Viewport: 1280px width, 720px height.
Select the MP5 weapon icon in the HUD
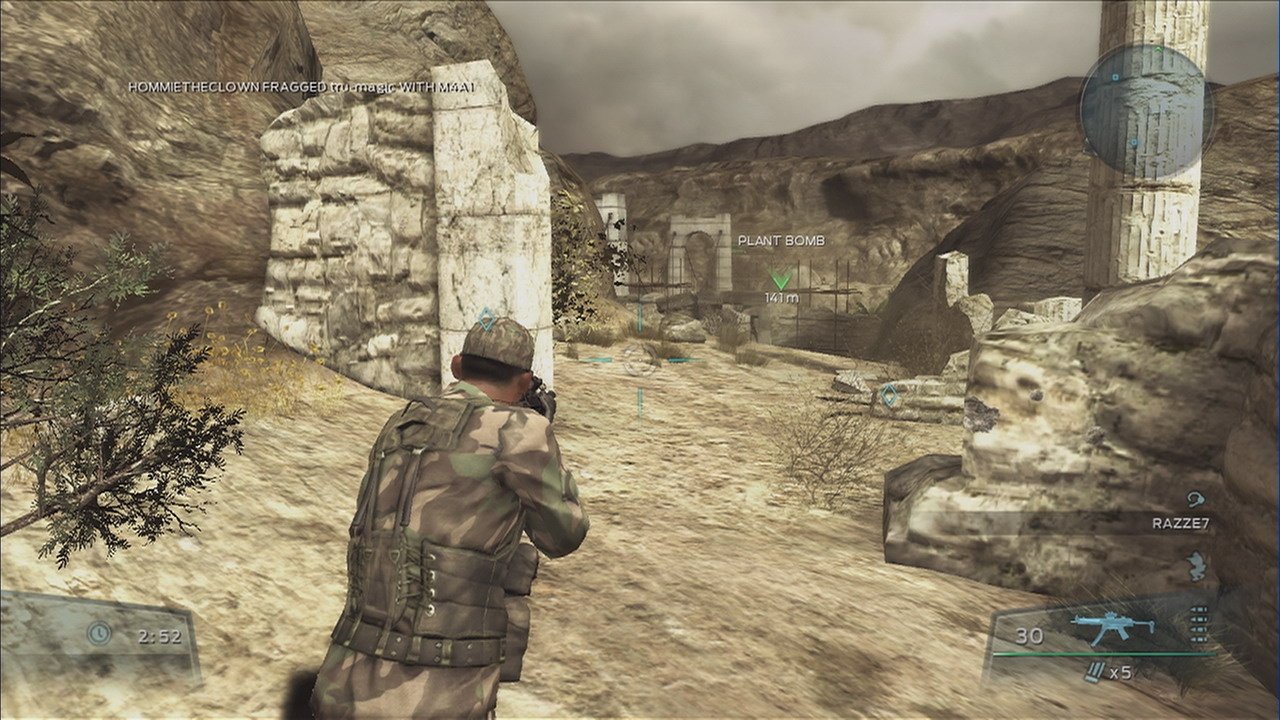click(x=1114, y=623)
